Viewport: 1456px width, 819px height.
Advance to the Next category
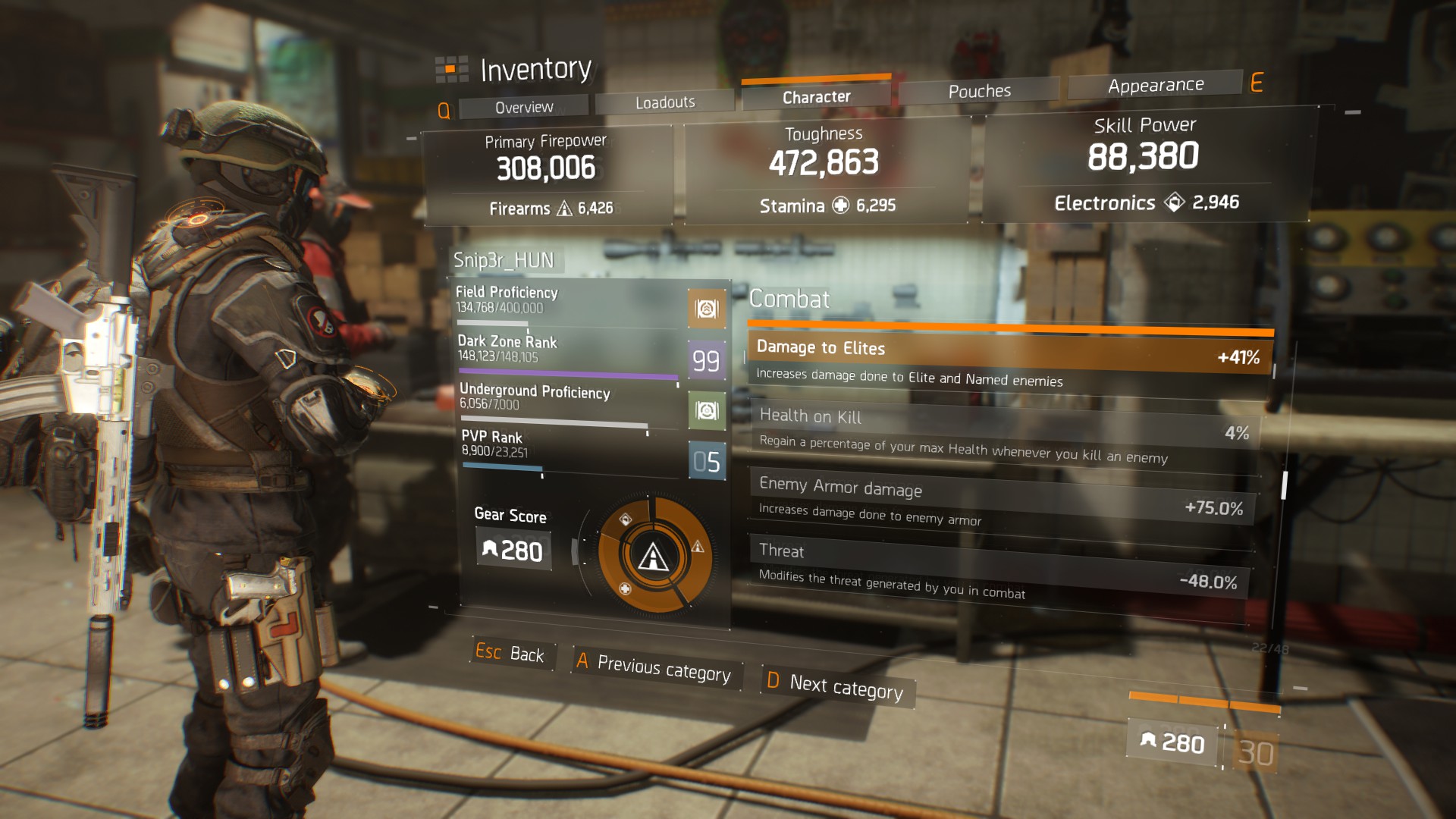coord(837,686)
